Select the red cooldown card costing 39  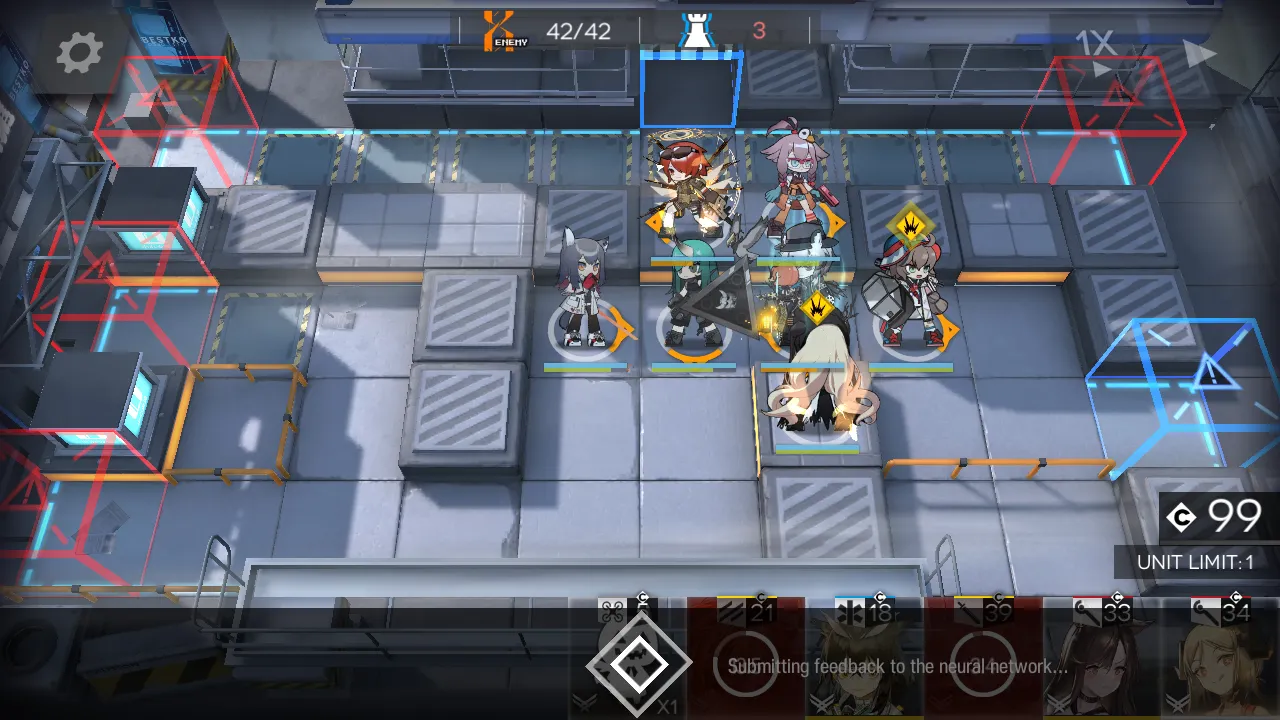(x=983, y=660)
